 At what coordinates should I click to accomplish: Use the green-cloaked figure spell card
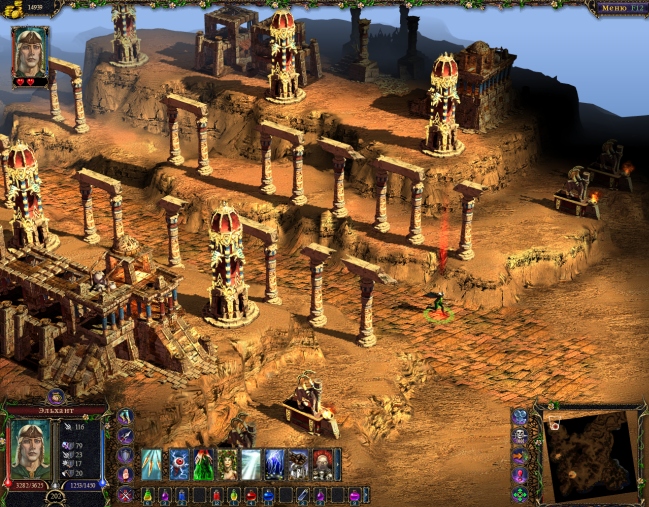(203, 464)
